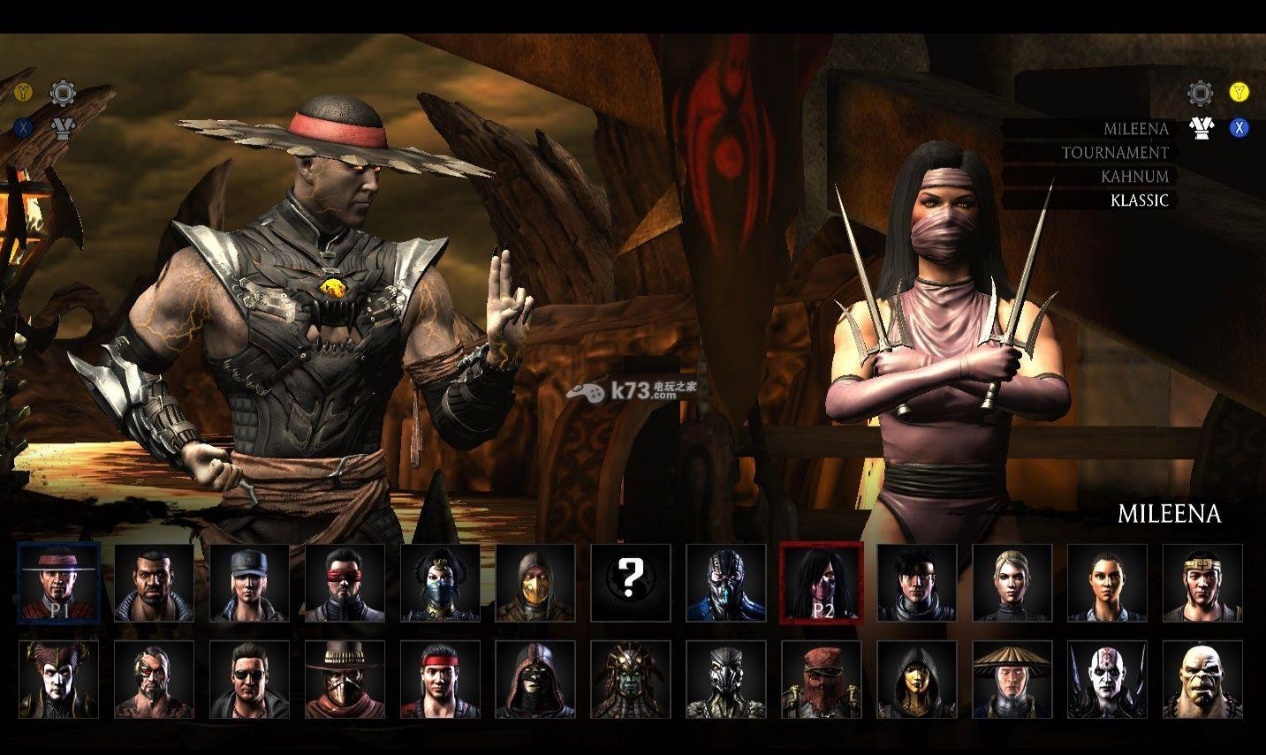The width and height of the screenshot is (1266, 755).
Task: Pick Sonya wearing the blue cap
Action: click(249, 583)
